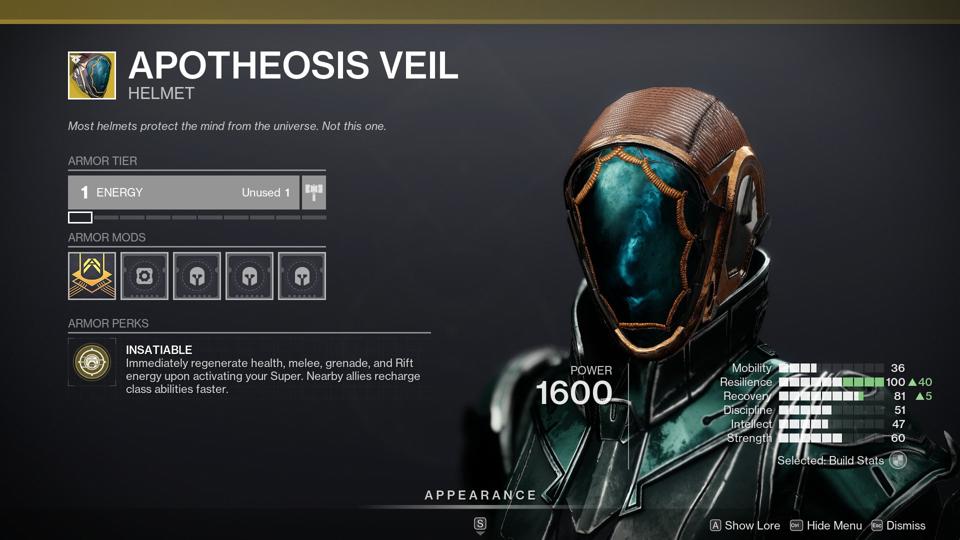960x540 pixels.
Task: Click the hammer upgrade icon beside Energy
Action: tap(314, 192)
